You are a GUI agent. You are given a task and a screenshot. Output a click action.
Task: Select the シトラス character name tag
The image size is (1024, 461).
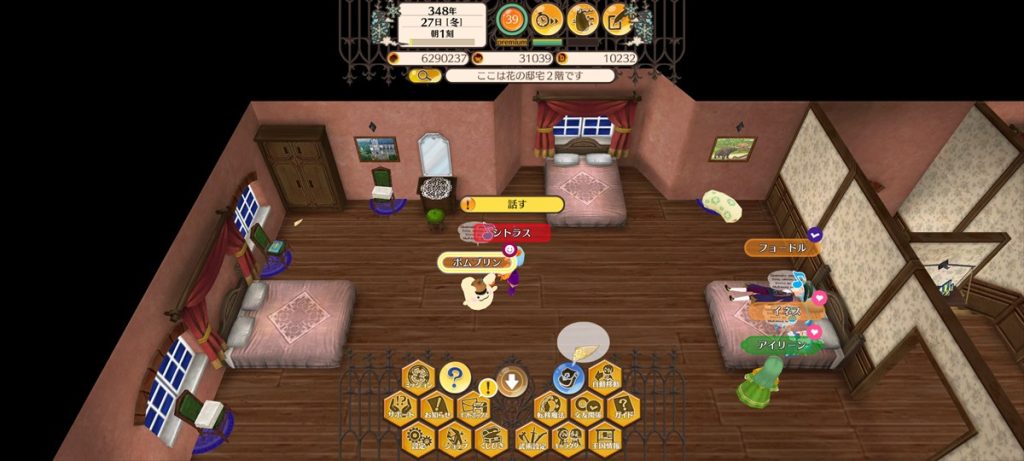[512, 232]
